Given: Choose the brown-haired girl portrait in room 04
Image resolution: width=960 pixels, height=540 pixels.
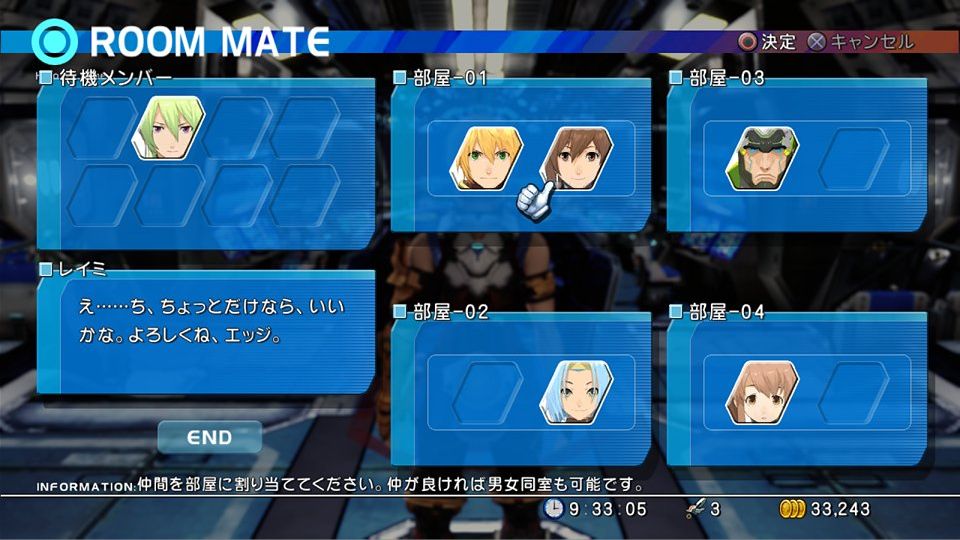Looking at the screenshot, I should pos(762,392).
